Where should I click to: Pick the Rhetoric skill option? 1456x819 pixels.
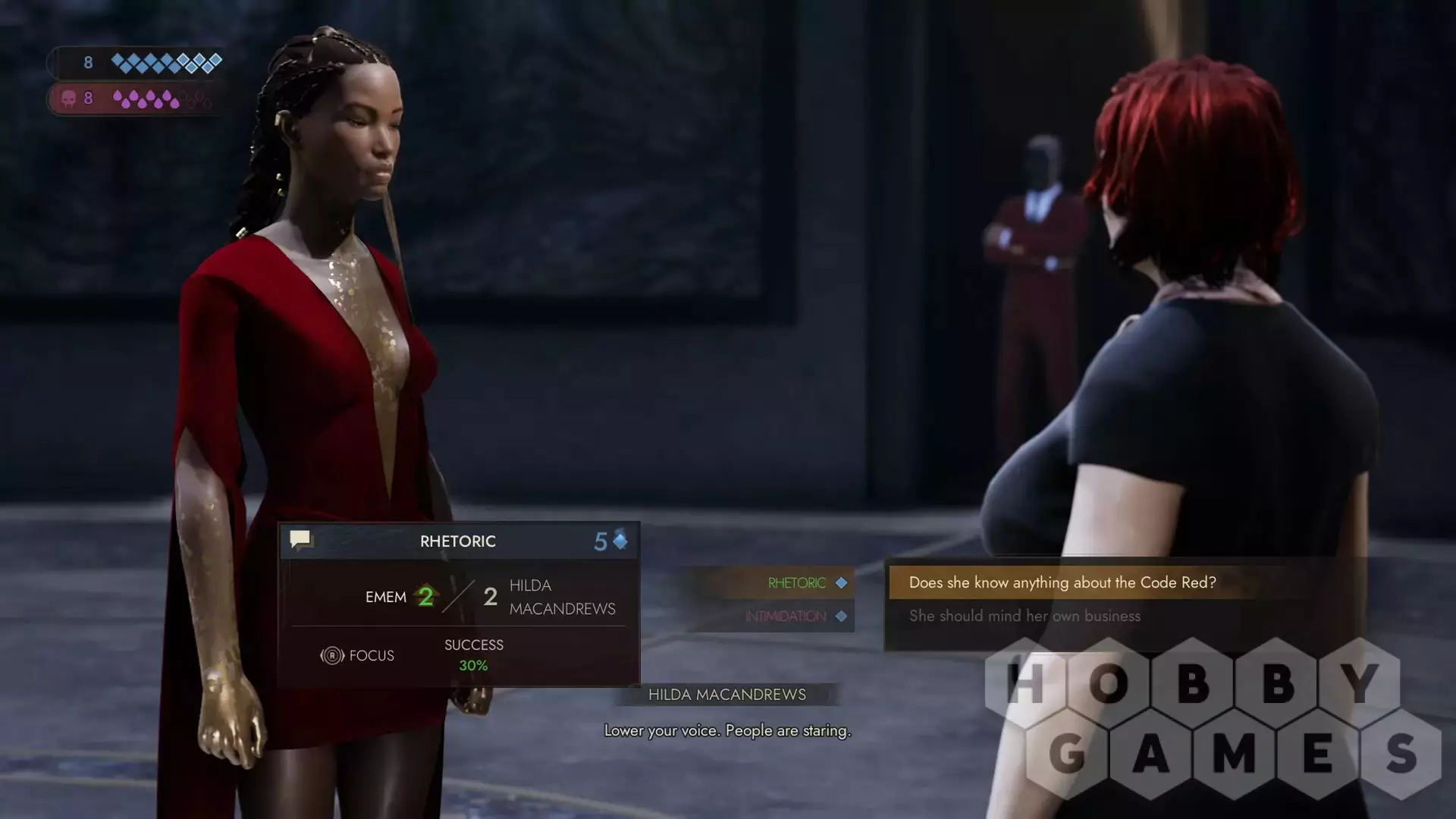(x=796, y=583)
